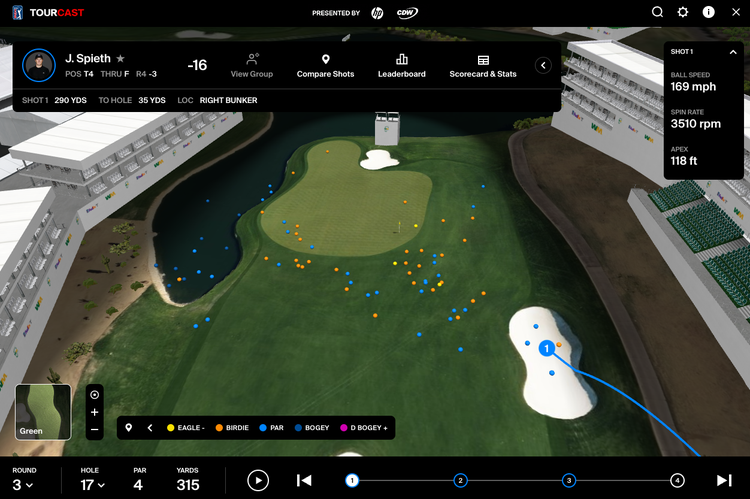Open View Group
Image resolution: width=750 pixels, height=499 pixels.
(252, 66)
